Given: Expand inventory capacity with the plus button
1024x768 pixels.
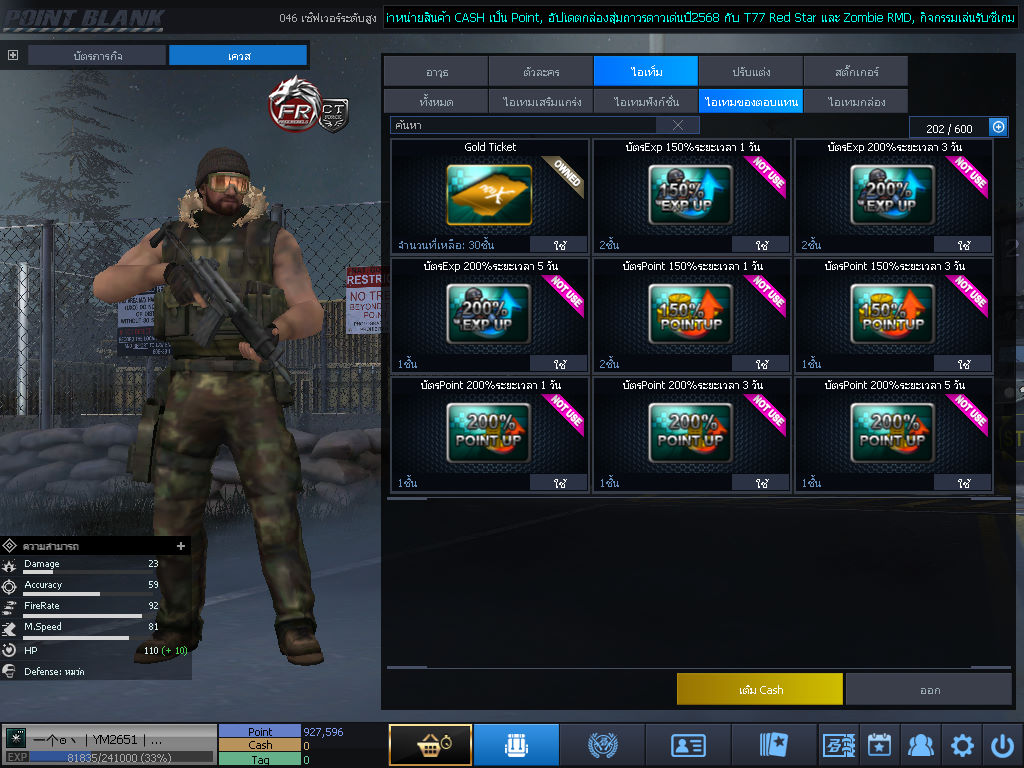Looking at the screenshot, I should pyautogui.click(x=997, y=127).
